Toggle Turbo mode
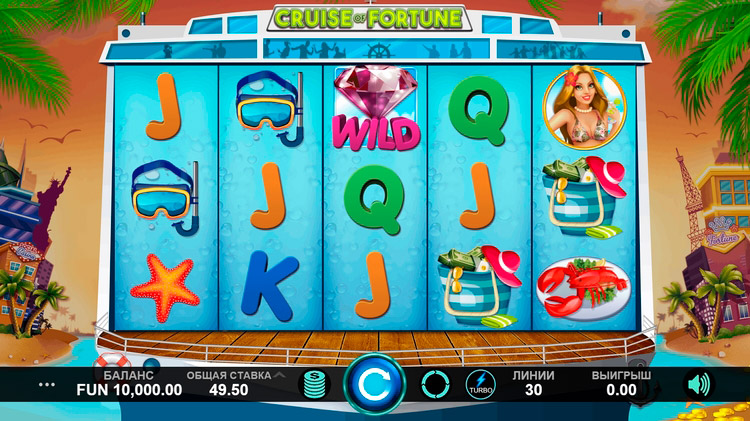Image resolution: width=750 pixels, height=421 pixels. 480,385
